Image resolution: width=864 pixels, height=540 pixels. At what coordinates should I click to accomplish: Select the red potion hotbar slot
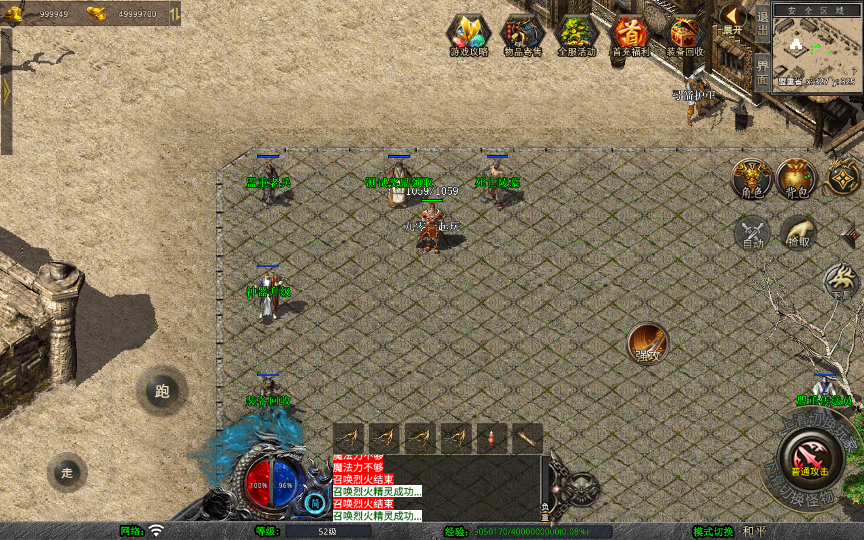pos(491,438)
